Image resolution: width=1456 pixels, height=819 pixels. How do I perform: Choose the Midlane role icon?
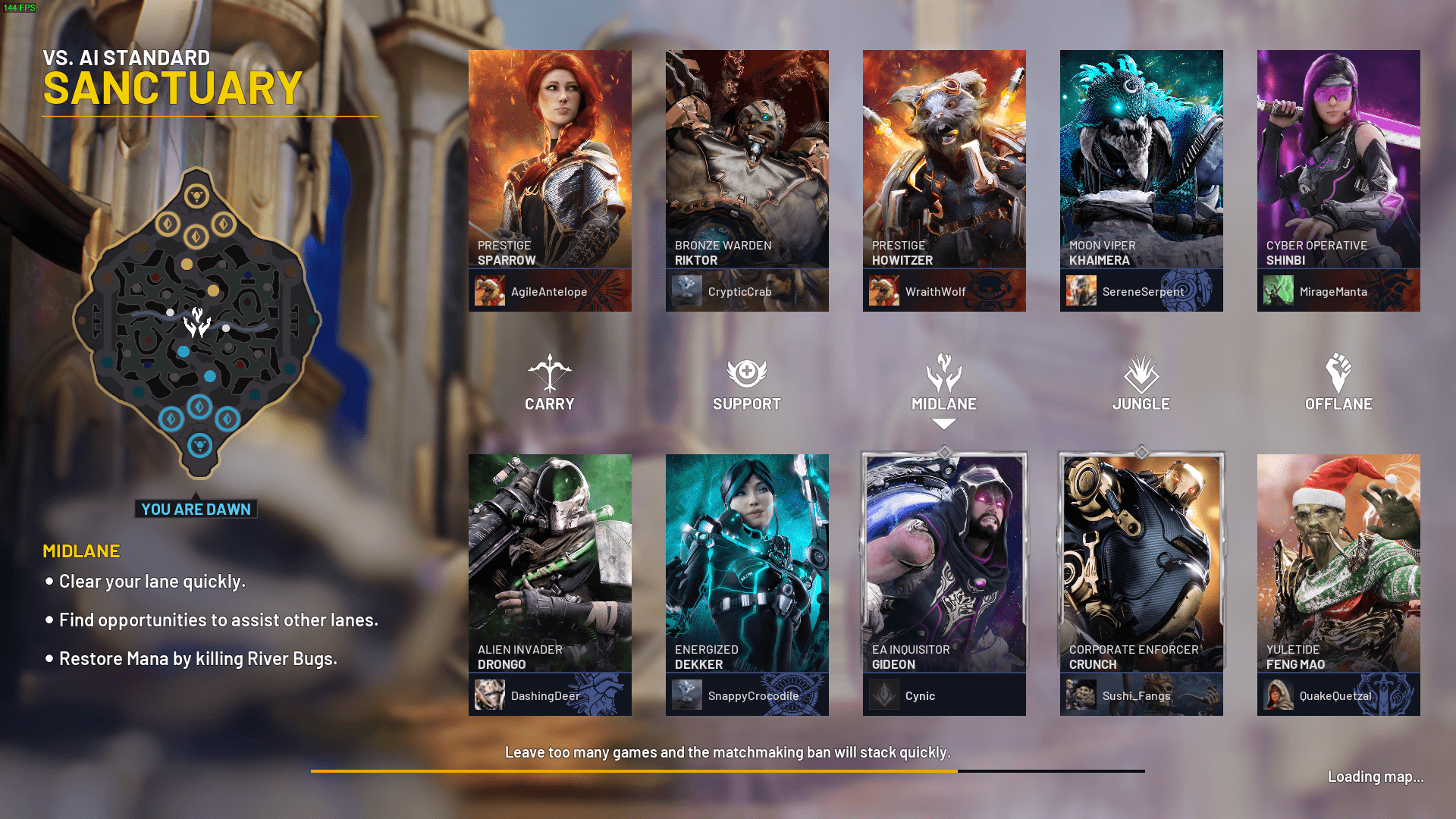click(x=944, y=372)
